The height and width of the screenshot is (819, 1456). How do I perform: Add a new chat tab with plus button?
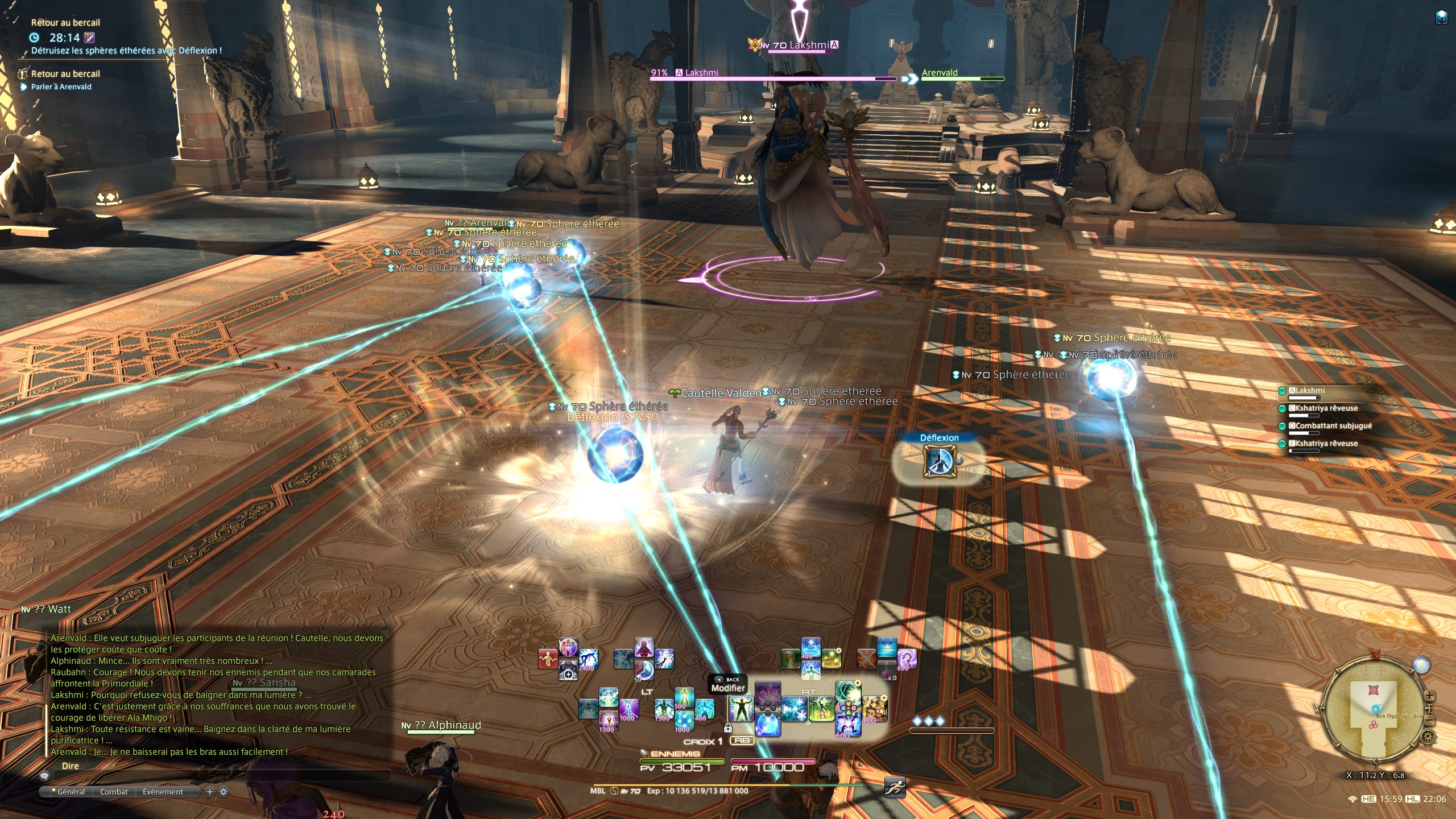pos(209,792)
